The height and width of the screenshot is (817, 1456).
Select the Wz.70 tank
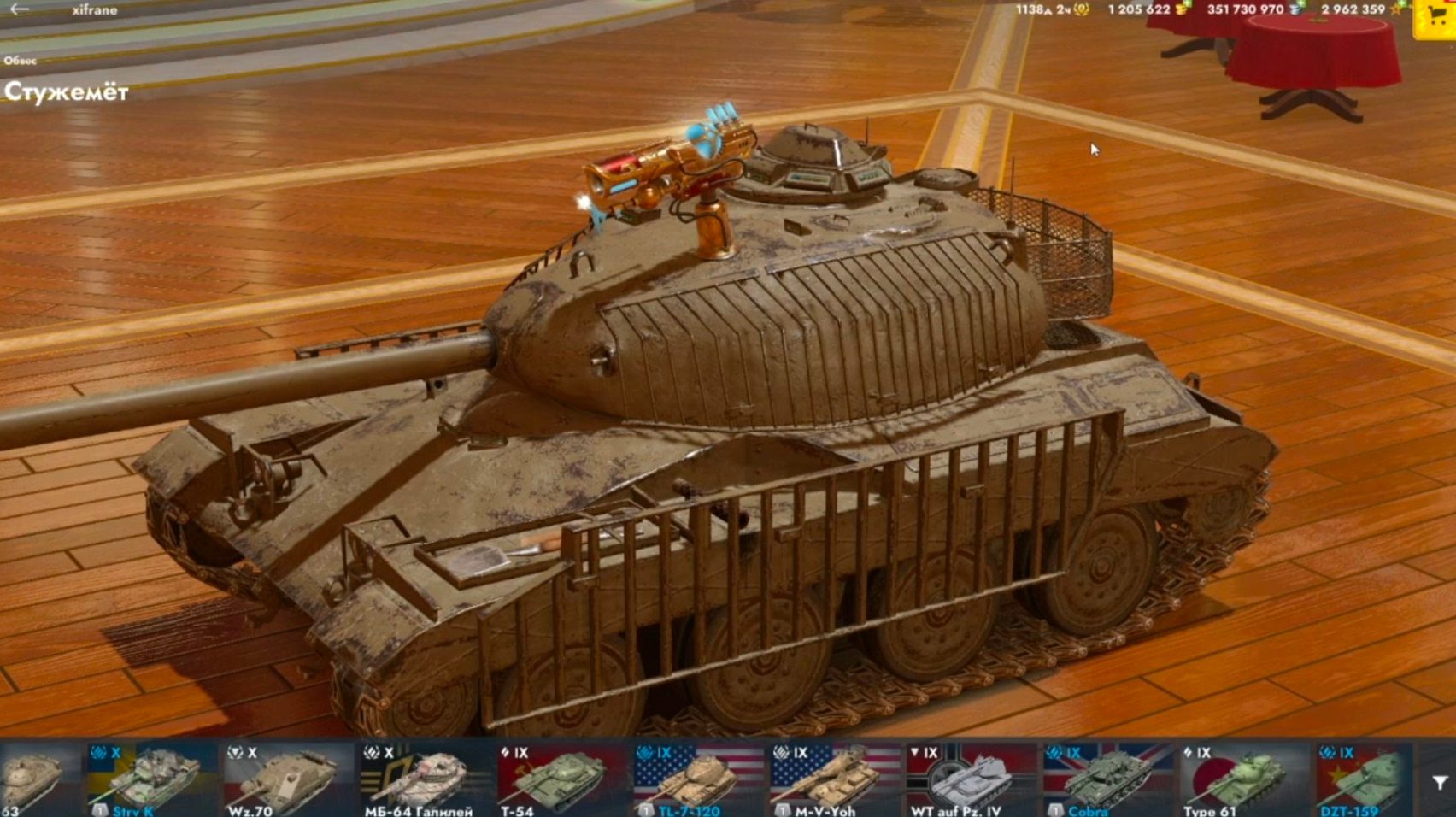pyautogui.click(x=287, y=779)
